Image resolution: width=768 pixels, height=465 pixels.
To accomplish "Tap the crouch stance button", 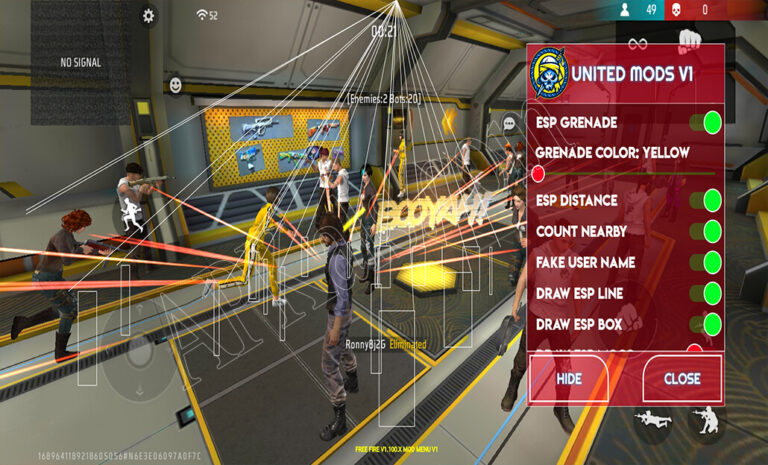I will pyautogui.click(x=707, y=420).
